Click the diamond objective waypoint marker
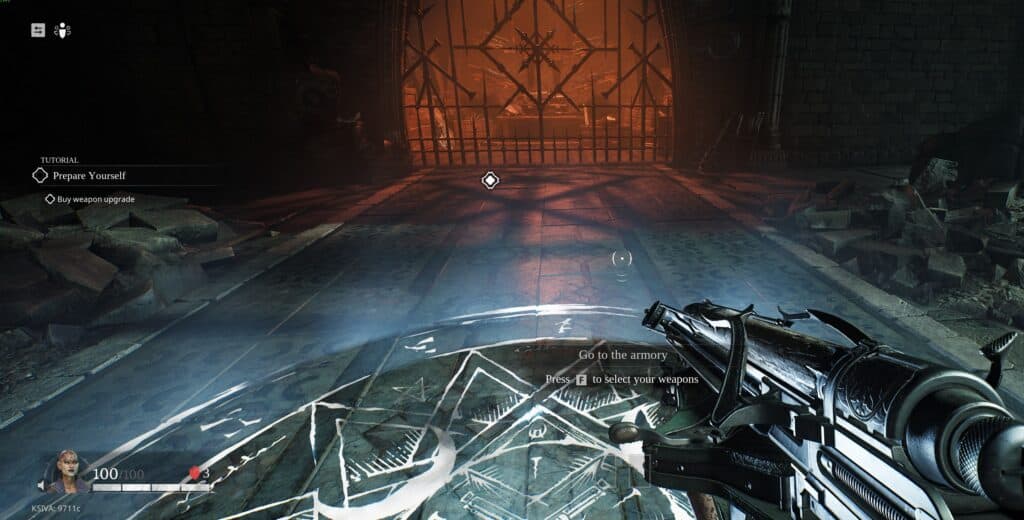Viewport: 1024px width, 520px height. pos(490,180)
